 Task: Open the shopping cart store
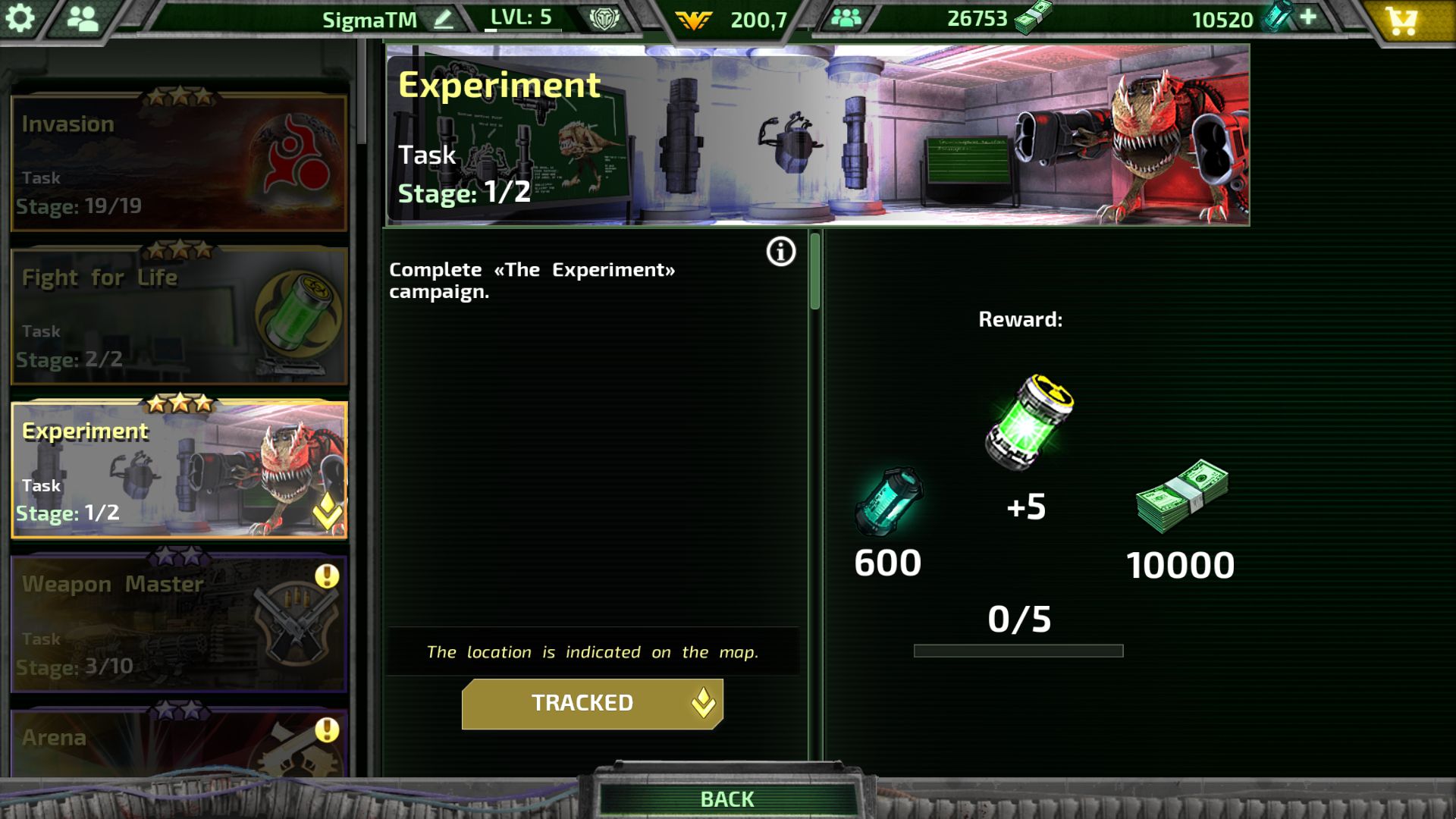1401,20
